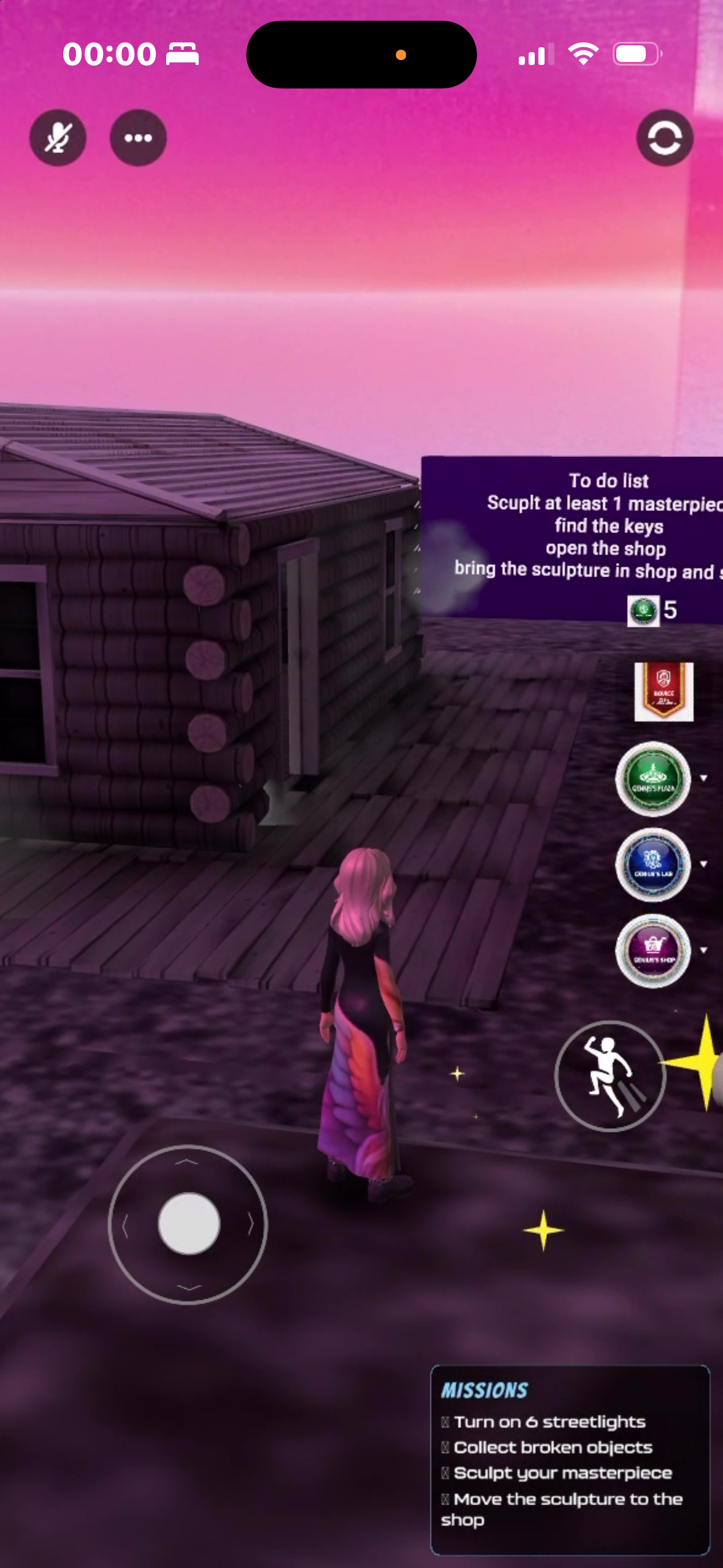This screenshot has height=1568, width=723.
Task: Expand the arrow beside Genius's Shop
Action: [x=704, y=950]
